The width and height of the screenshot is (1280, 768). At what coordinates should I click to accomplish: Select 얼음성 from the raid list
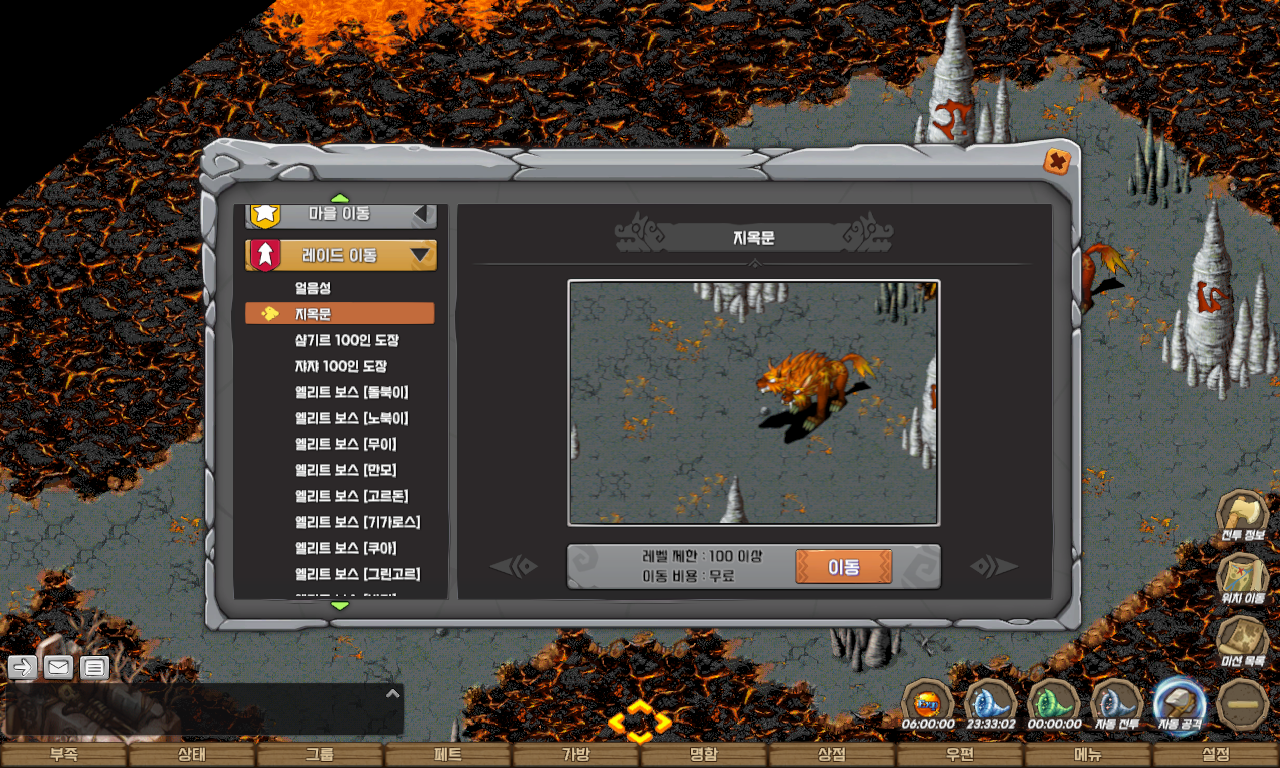click(312, 288)
